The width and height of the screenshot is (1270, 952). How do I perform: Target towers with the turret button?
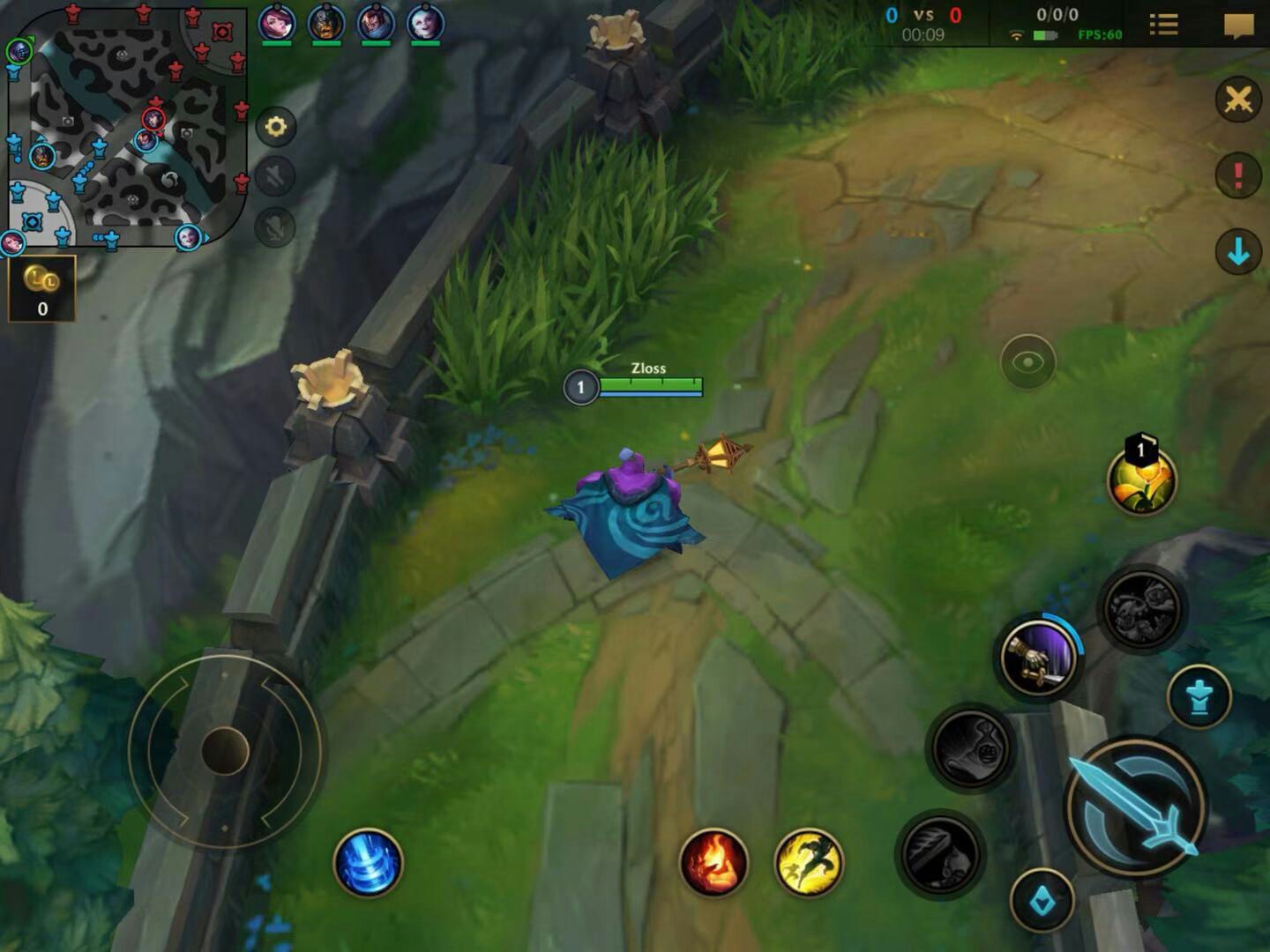click(1199, 697)
